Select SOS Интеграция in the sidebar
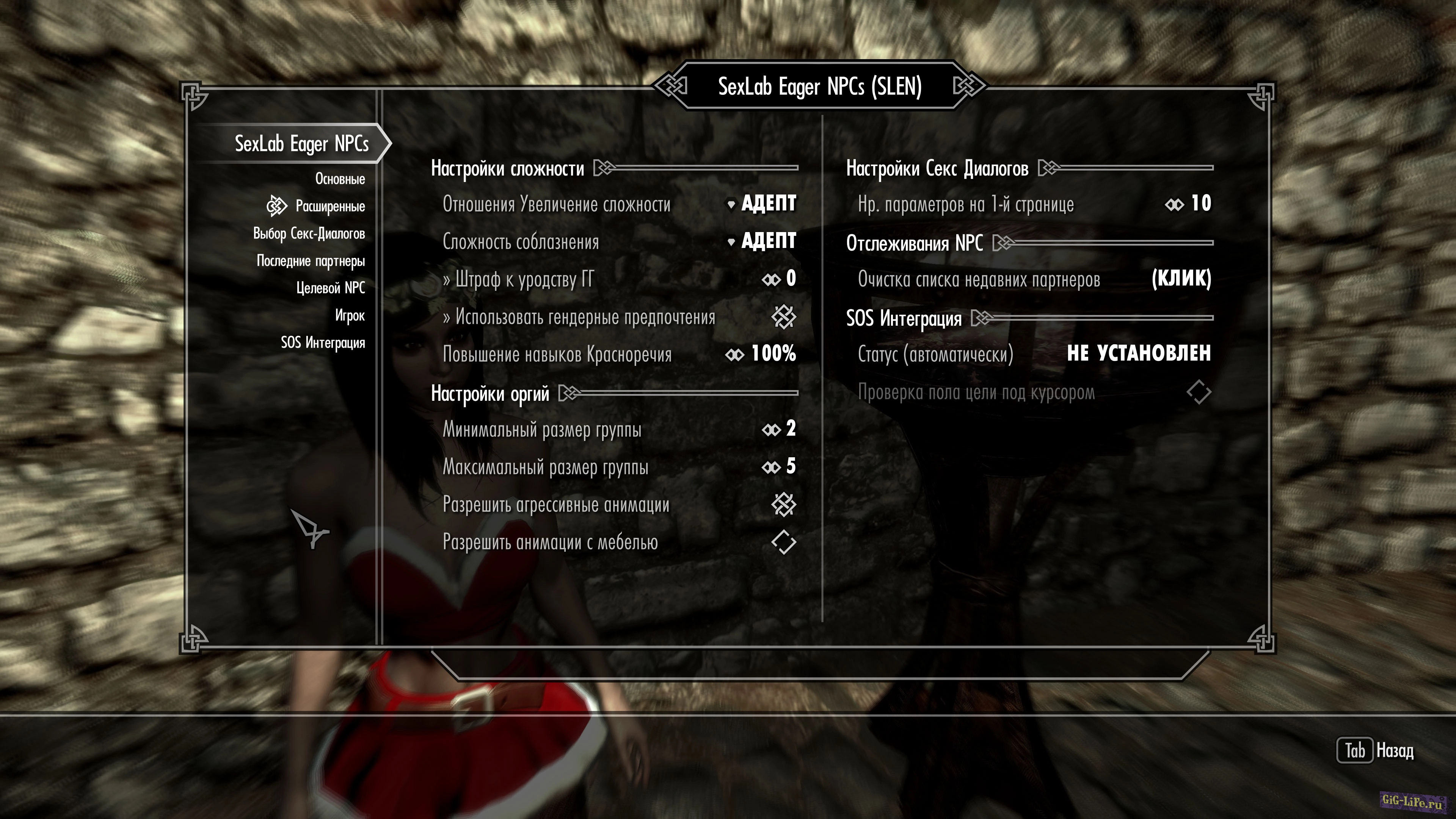The image size is (1456, 819). coord(323,342)
